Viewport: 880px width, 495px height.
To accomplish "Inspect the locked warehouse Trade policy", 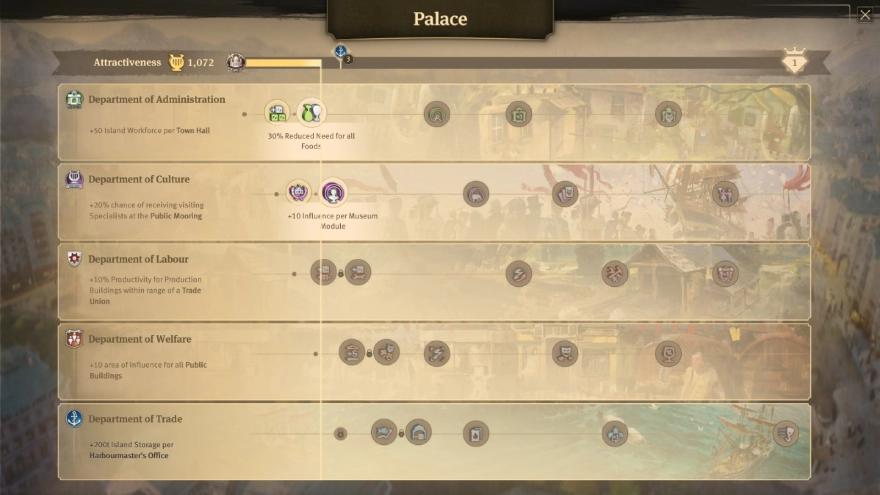I will [418, 433].
